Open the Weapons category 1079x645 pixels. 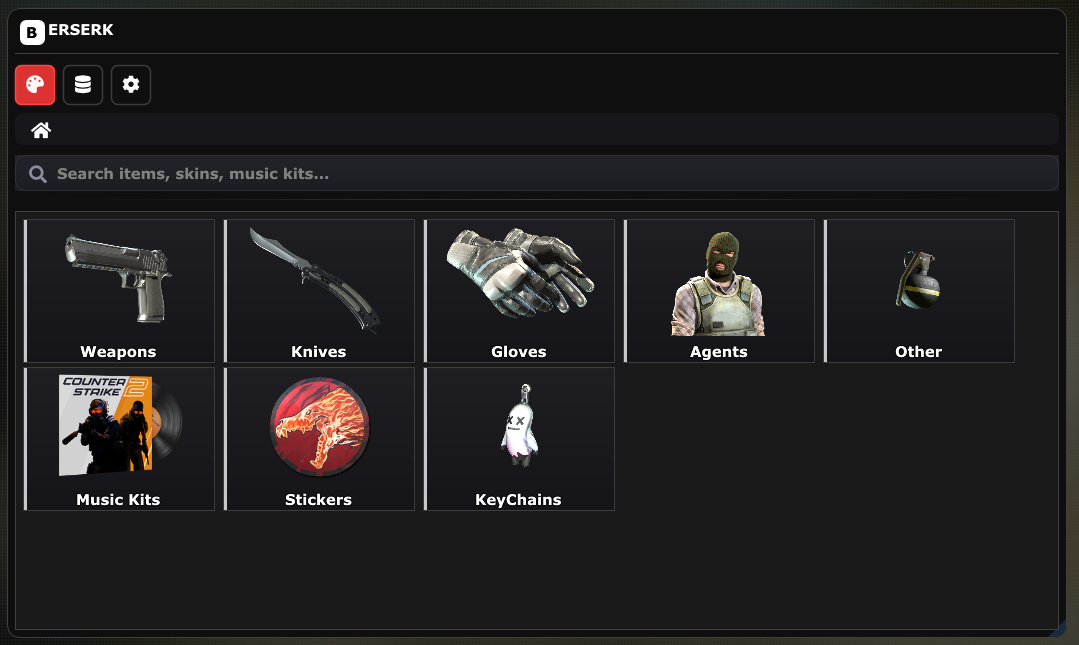[119, 291]
